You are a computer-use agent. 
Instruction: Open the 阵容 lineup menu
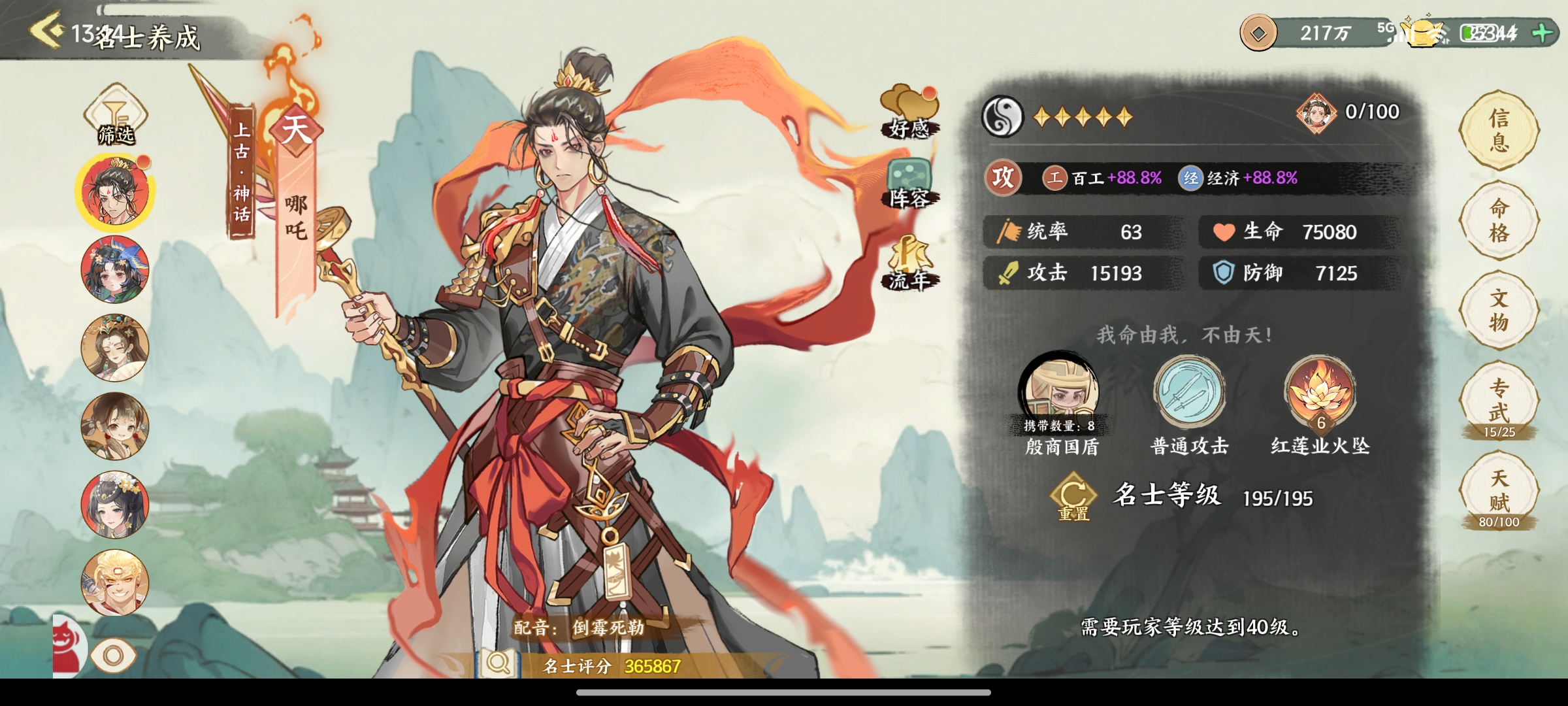pyautogui.click(x=909, y=184)
